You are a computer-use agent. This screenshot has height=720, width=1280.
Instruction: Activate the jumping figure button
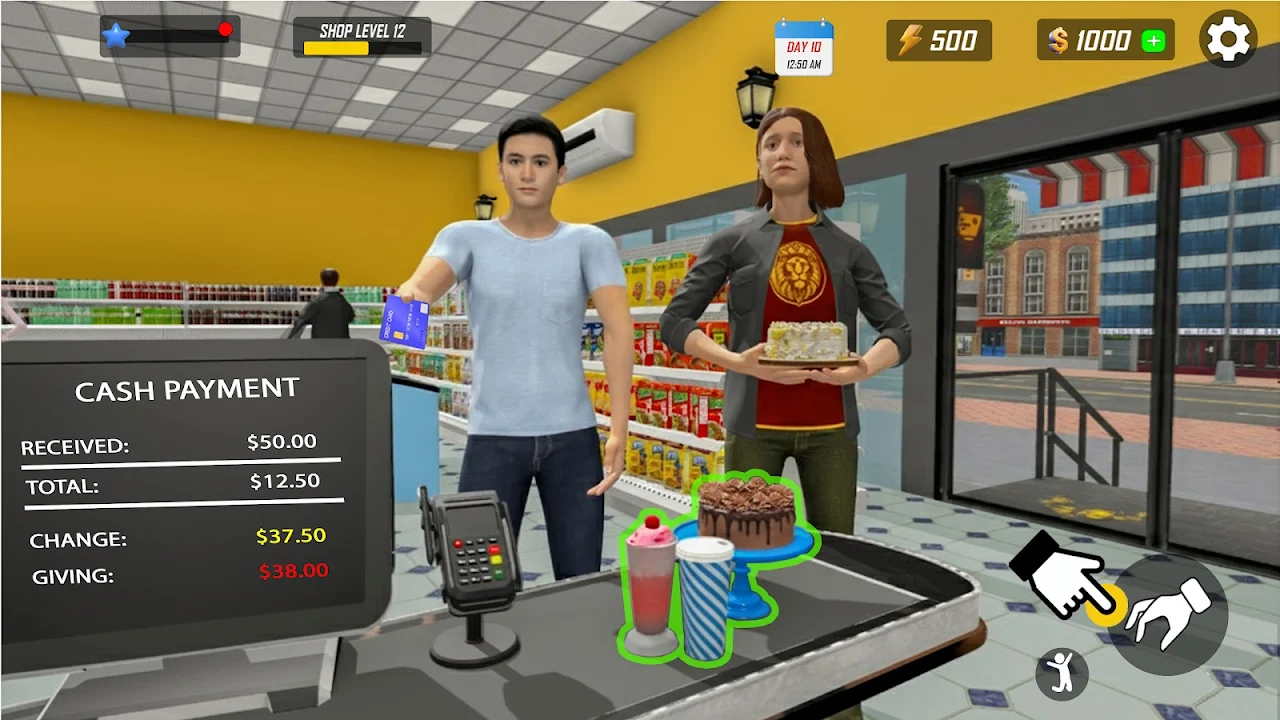point(1061,675)
